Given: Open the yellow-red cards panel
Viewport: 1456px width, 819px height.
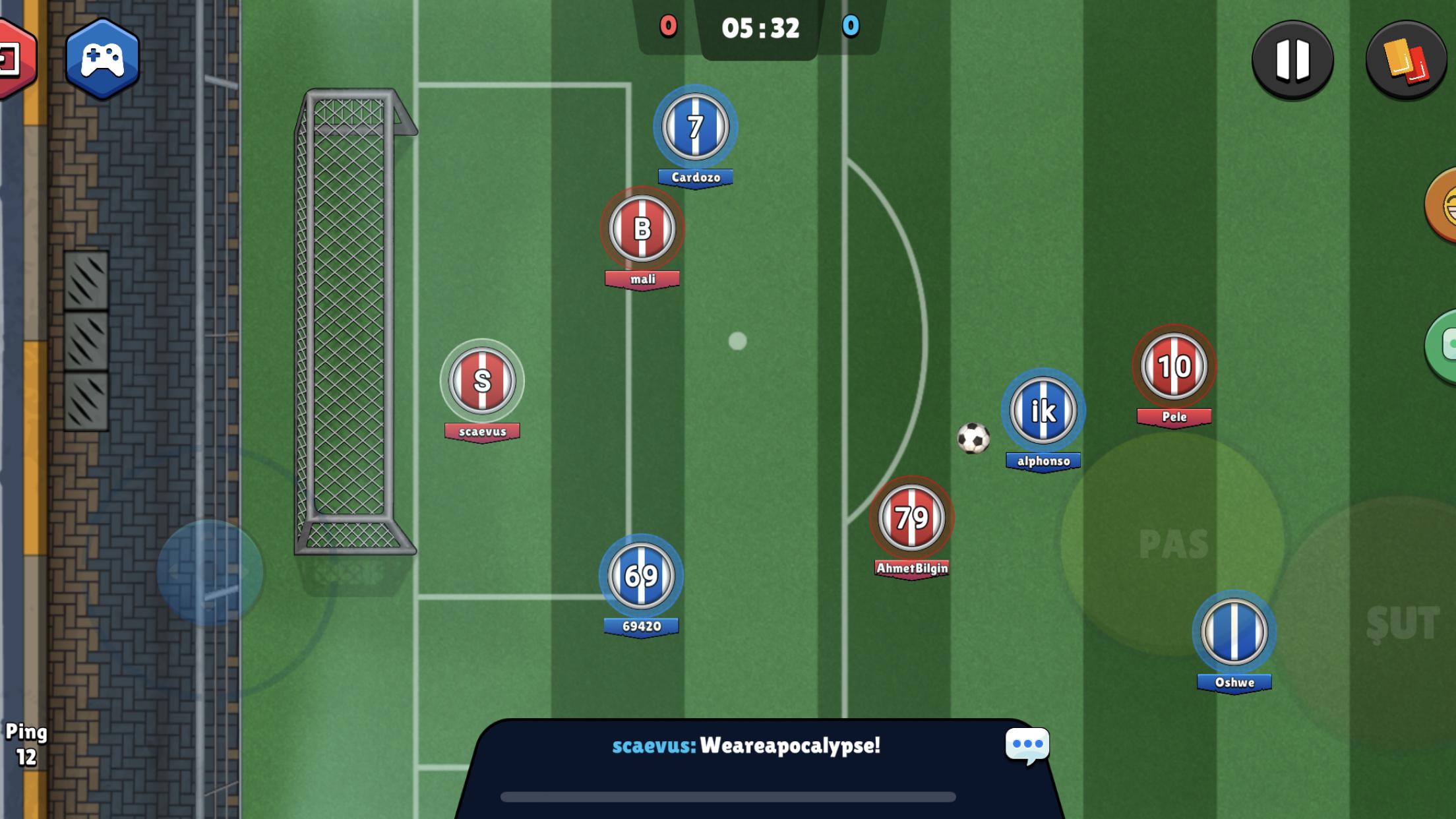Looking at the screenshot, I should tap(1405, 58).
